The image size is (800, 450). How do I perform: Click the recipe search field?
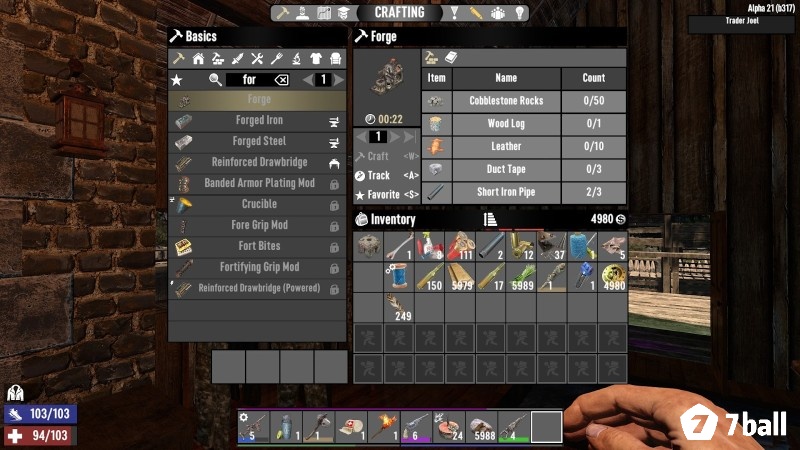click(250, 80)
